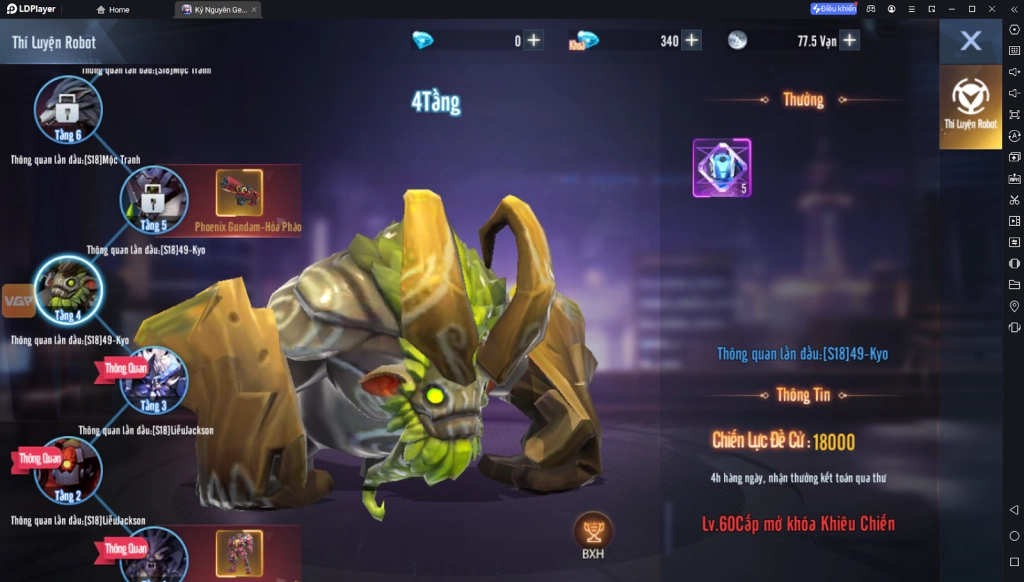Open the LDPlayer Điều khiển control panel
The height and width of the screenshot is (582, 1024).
pyautogui.click(x=833, y=9)
